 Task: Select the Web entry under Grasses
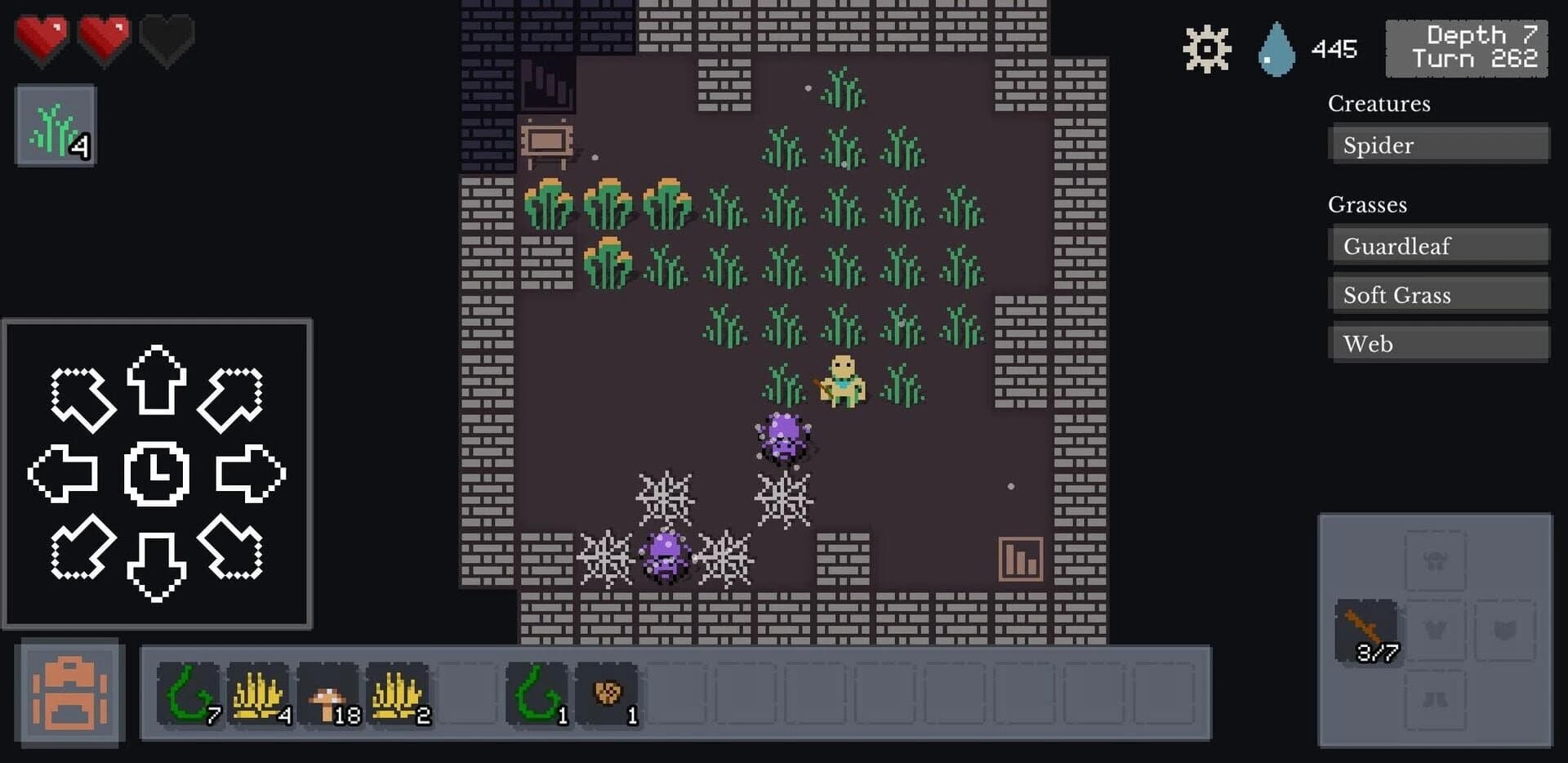(x=1439, y=343)
